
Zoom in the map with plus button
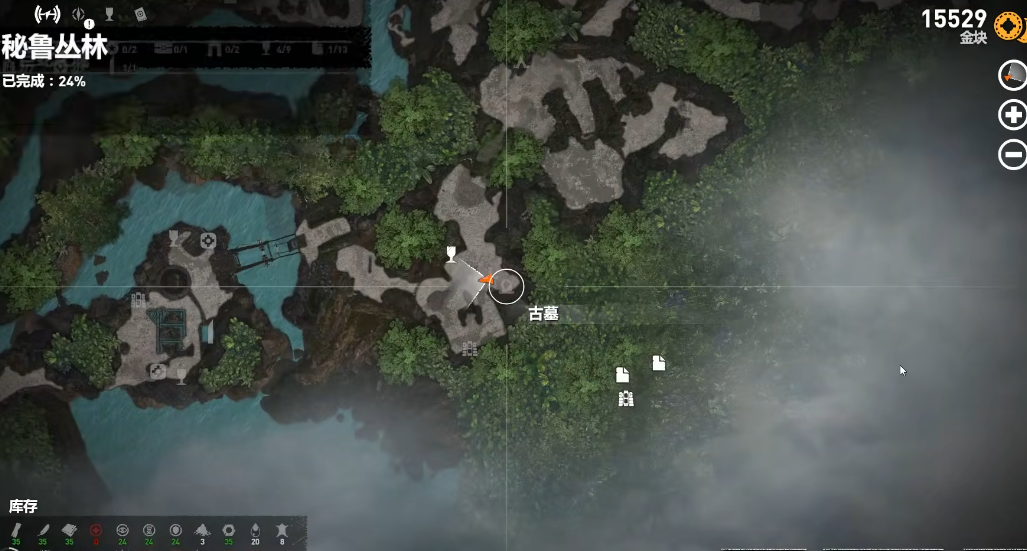click(x=1013, y=114)
